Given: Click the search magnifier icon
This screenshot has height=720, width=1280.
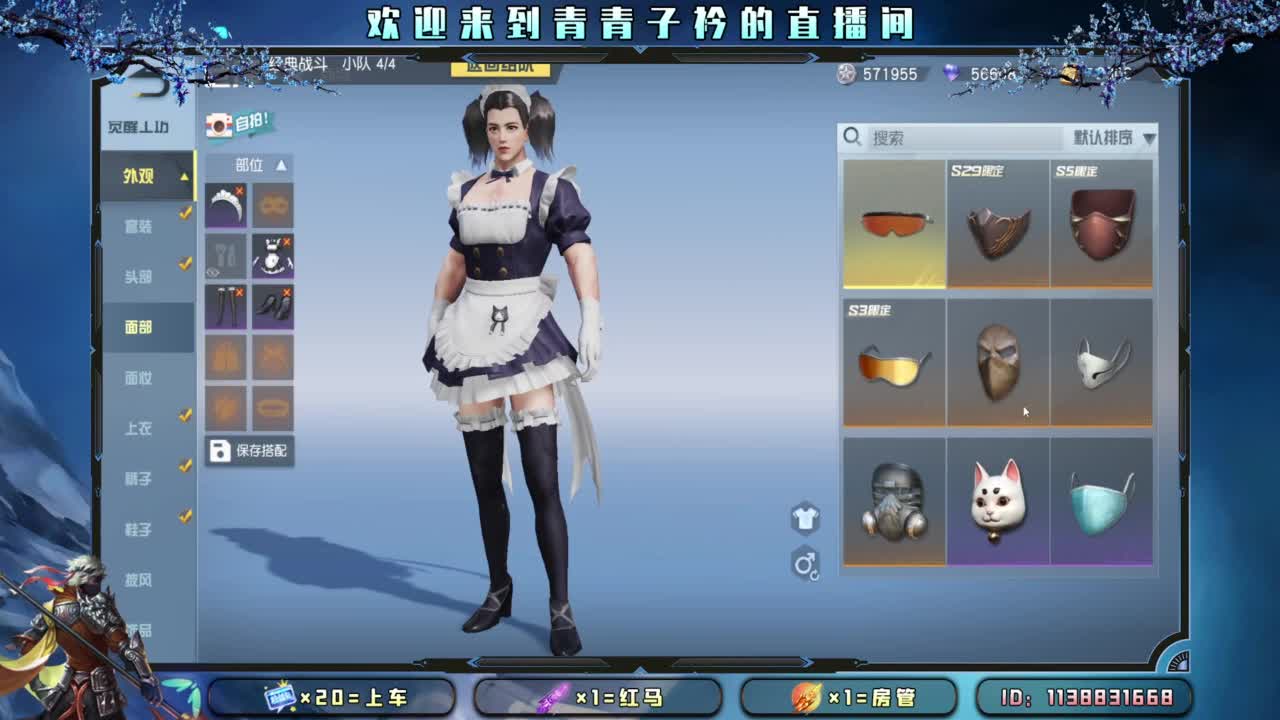Looking at the screenshot, I should pyautogui.click(x=851, y=136).
